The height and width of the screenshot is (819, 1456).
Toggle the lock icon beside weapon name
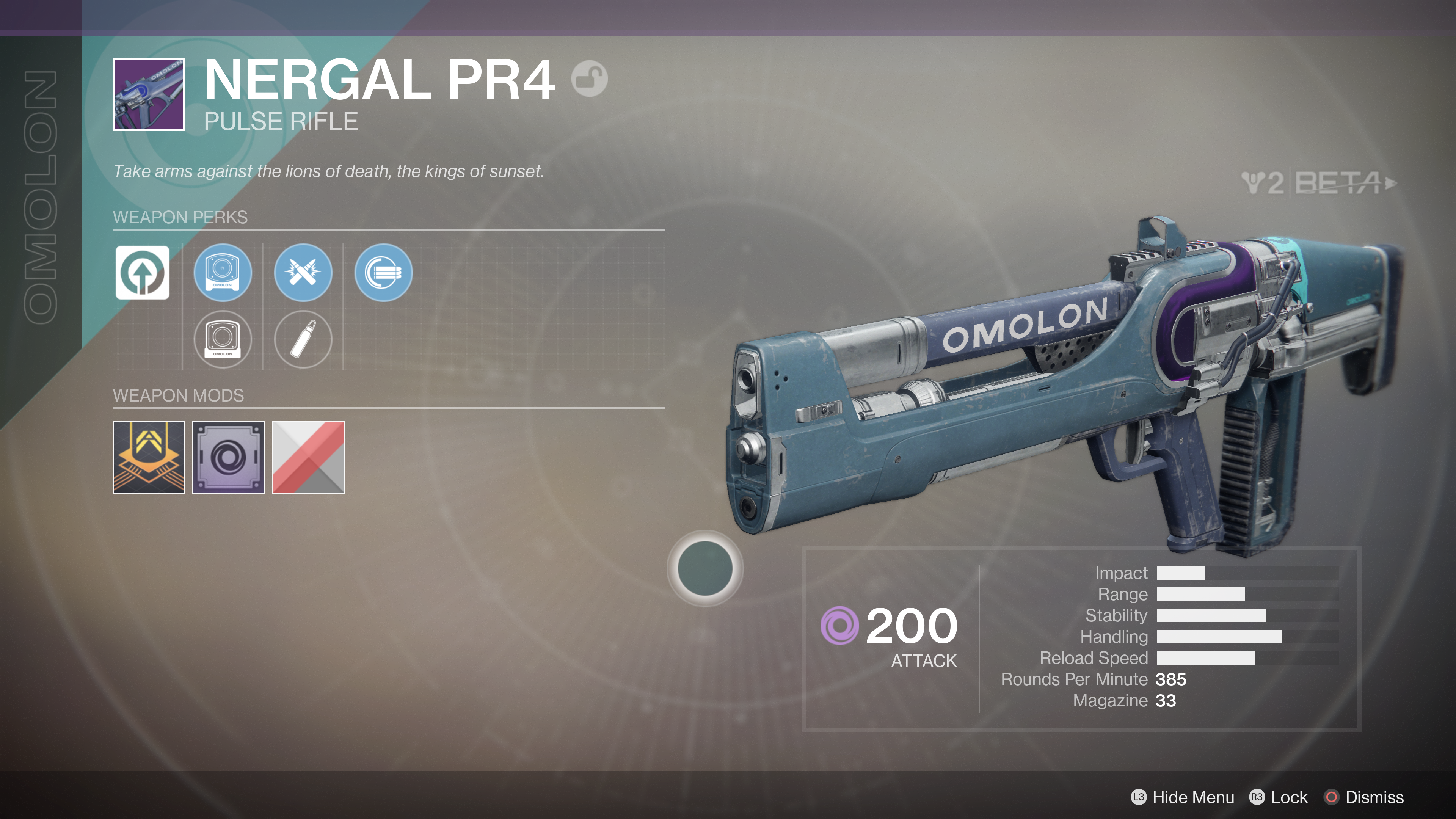click(589, 78)
